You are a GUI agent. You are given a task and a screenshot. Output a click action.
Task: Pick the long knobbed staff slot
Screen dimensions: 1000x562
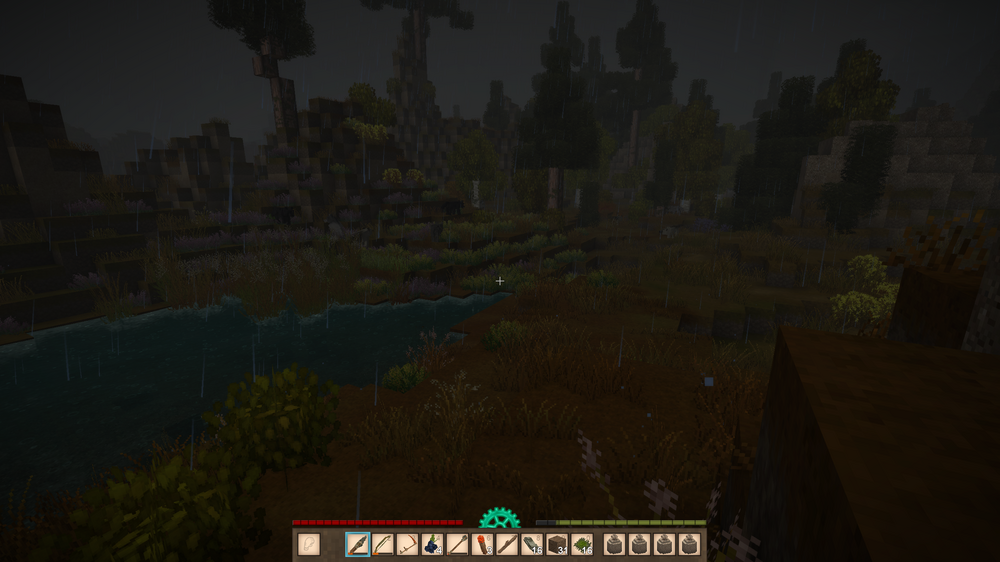458,544
